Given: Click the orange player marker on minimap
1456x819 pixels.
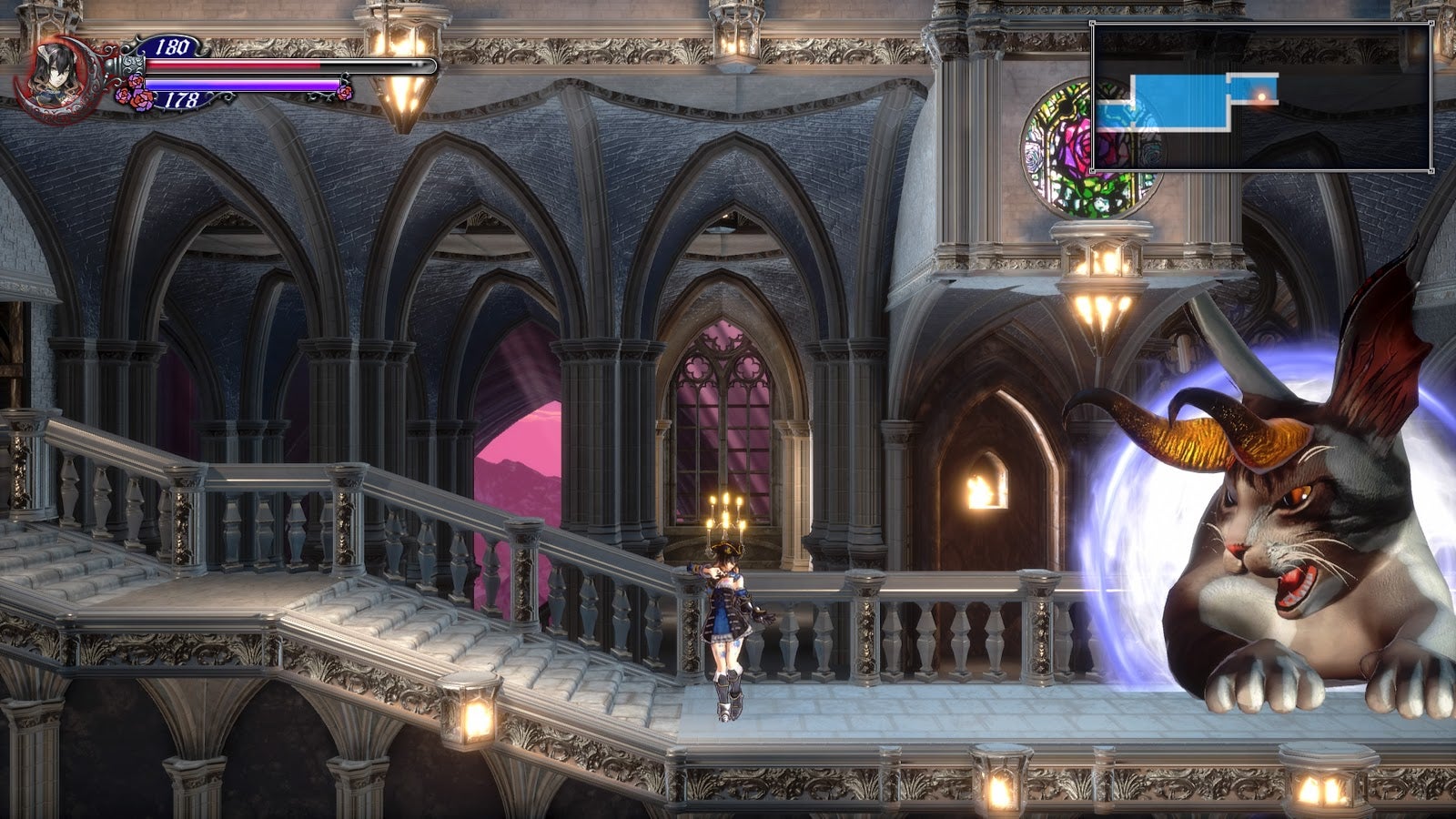Looking at the screenshot, I should [x=1261, y=94].
